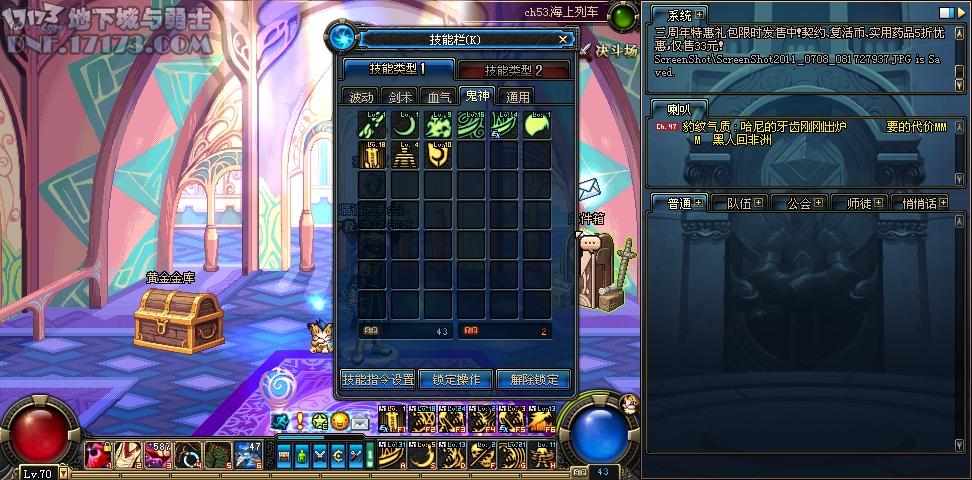Click the yellow smiley emote icon
Screen dimensions: 972x480
340,421
